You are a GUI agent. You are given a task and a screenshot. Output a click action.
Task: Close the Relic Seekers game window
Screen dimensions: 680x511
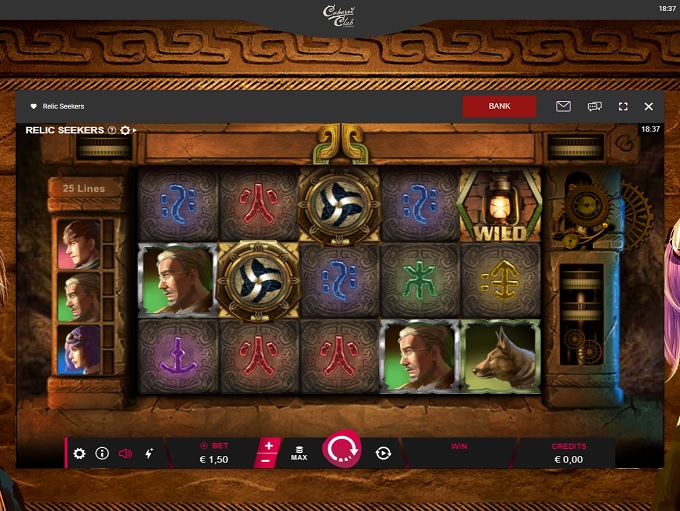tap(649, 106)
